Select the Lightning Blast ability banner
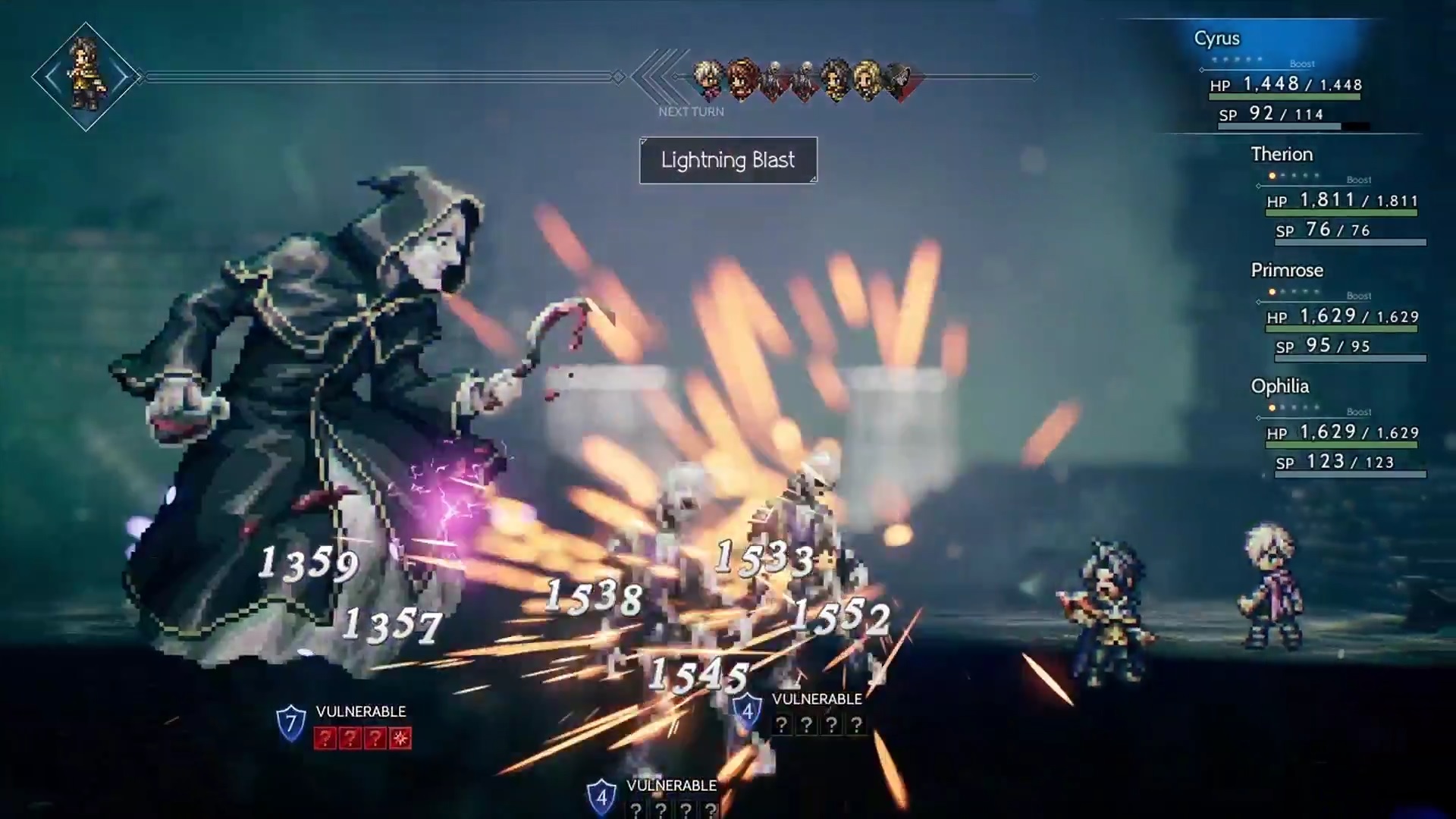 [728, 160]
